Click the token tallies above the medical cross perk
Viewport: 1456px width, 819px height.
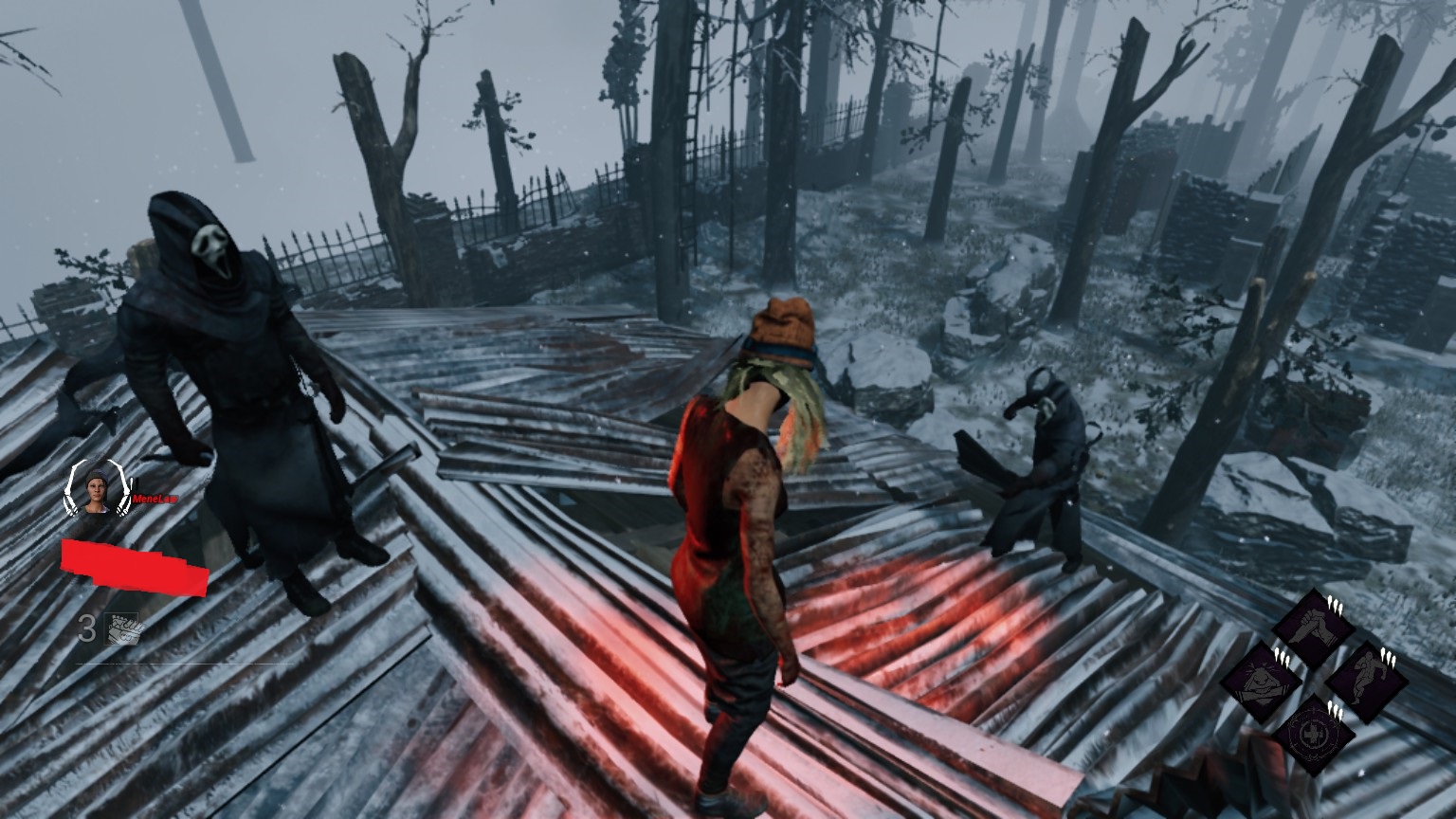[x=1335, y=710]
